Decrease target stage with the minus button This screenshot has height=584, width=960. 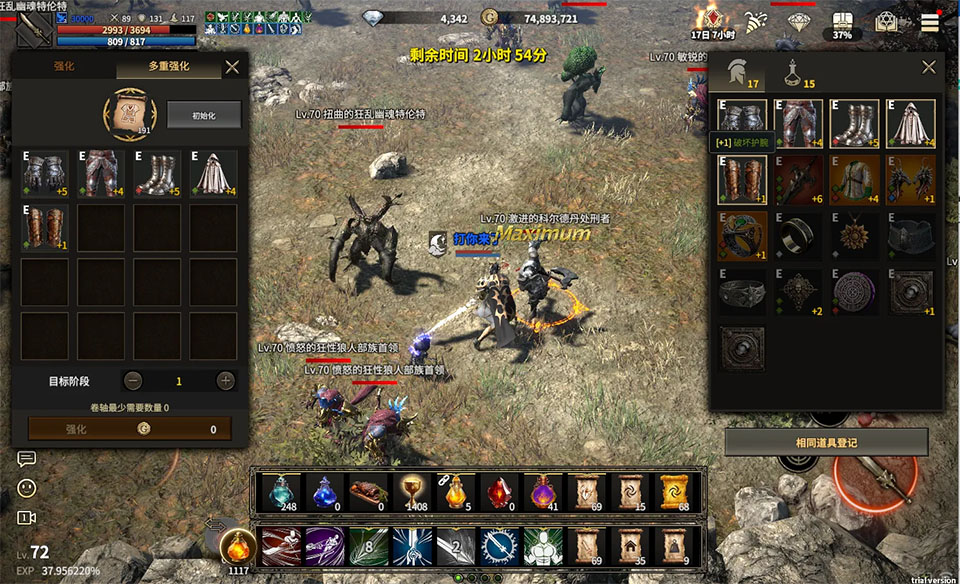(133, 381)
